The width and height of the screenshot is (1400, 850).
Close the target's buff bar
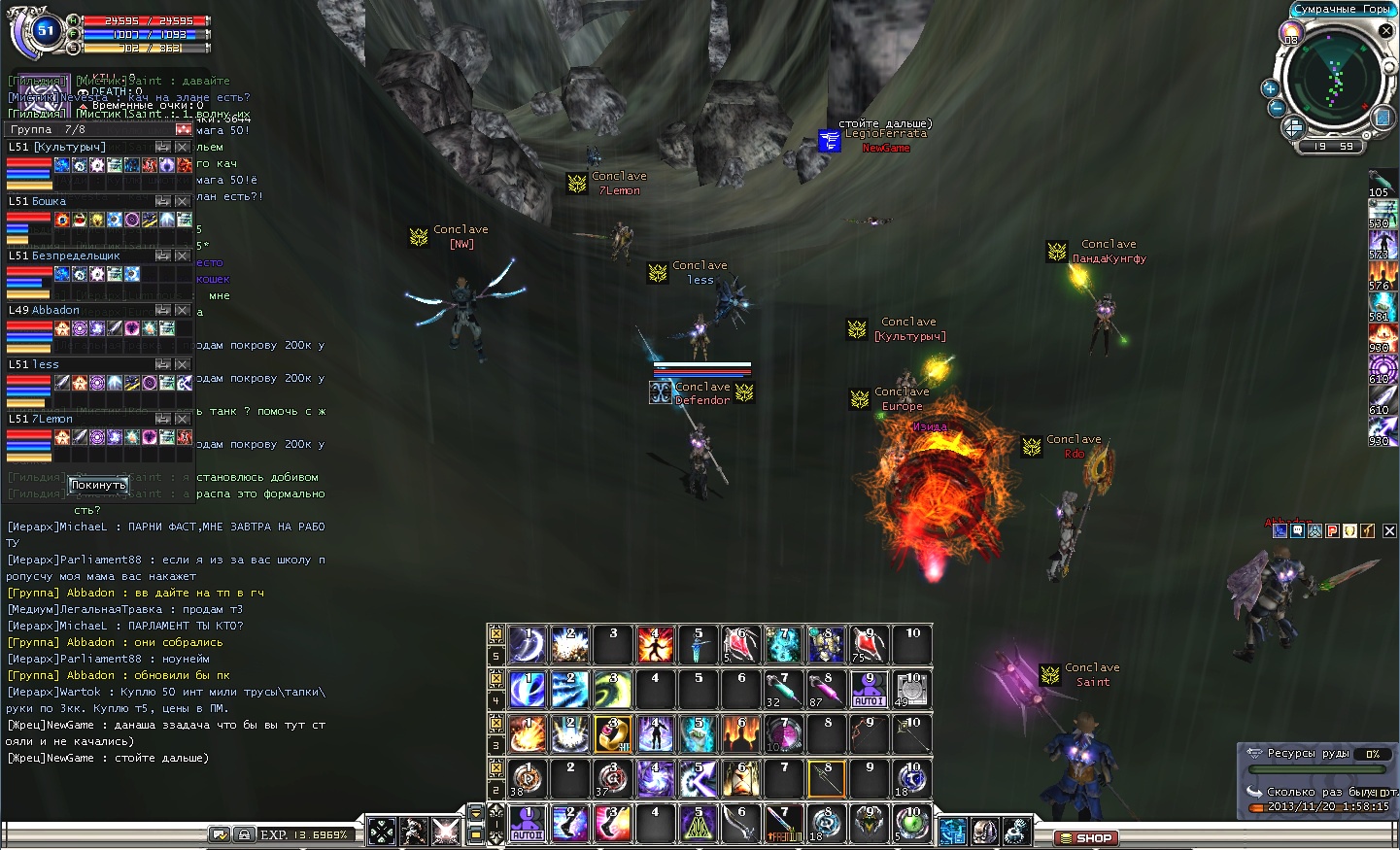[x=1389, y=530]
